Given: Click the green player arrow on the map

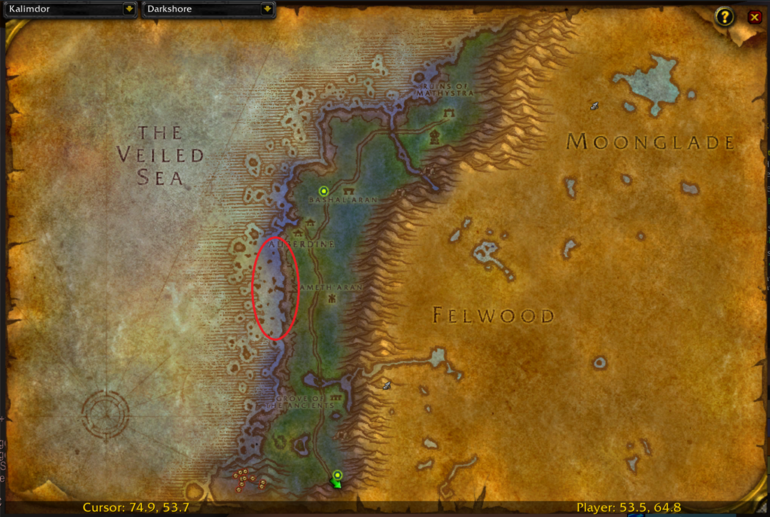Looking at the screenshot, I should (339, 485).
